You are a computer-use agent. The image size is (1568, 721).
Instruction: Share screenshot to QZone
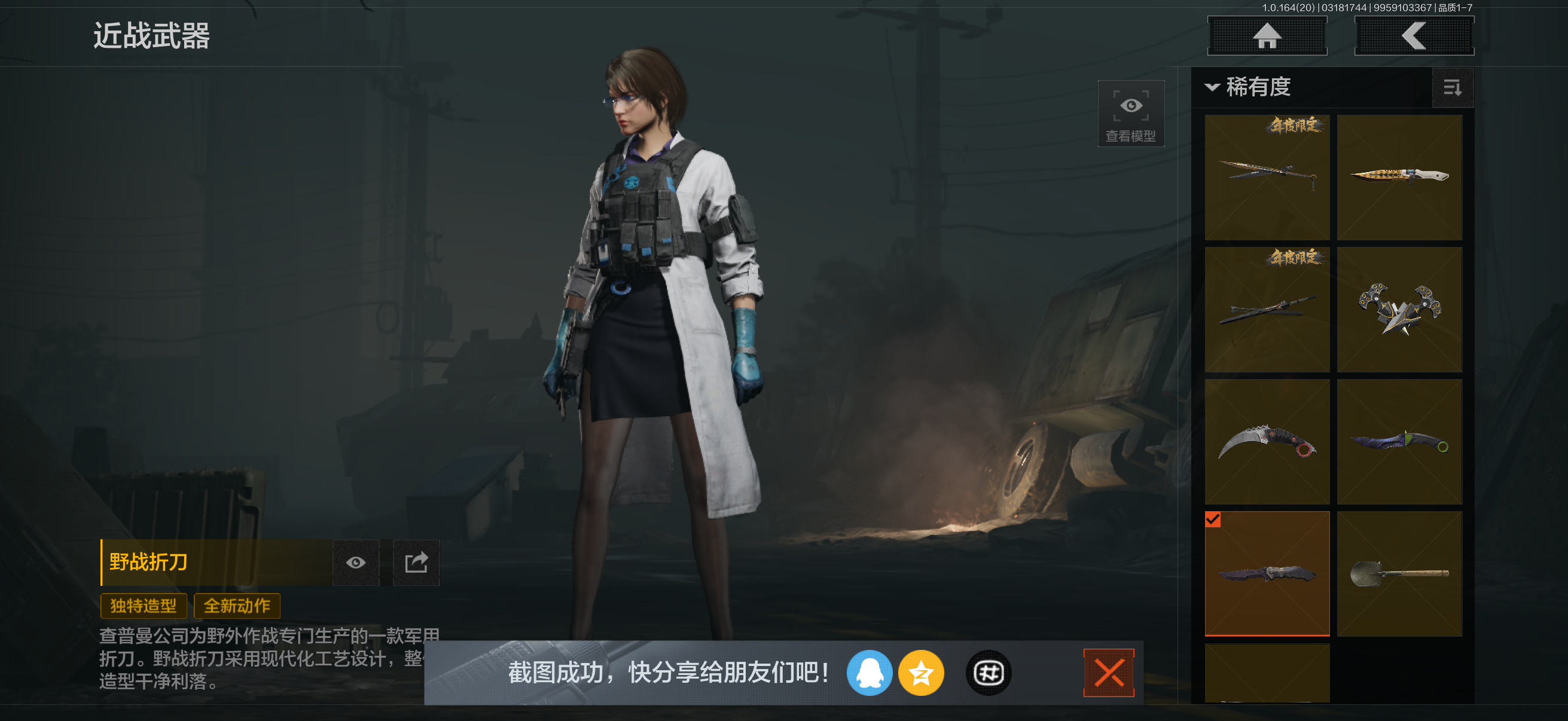921,673
